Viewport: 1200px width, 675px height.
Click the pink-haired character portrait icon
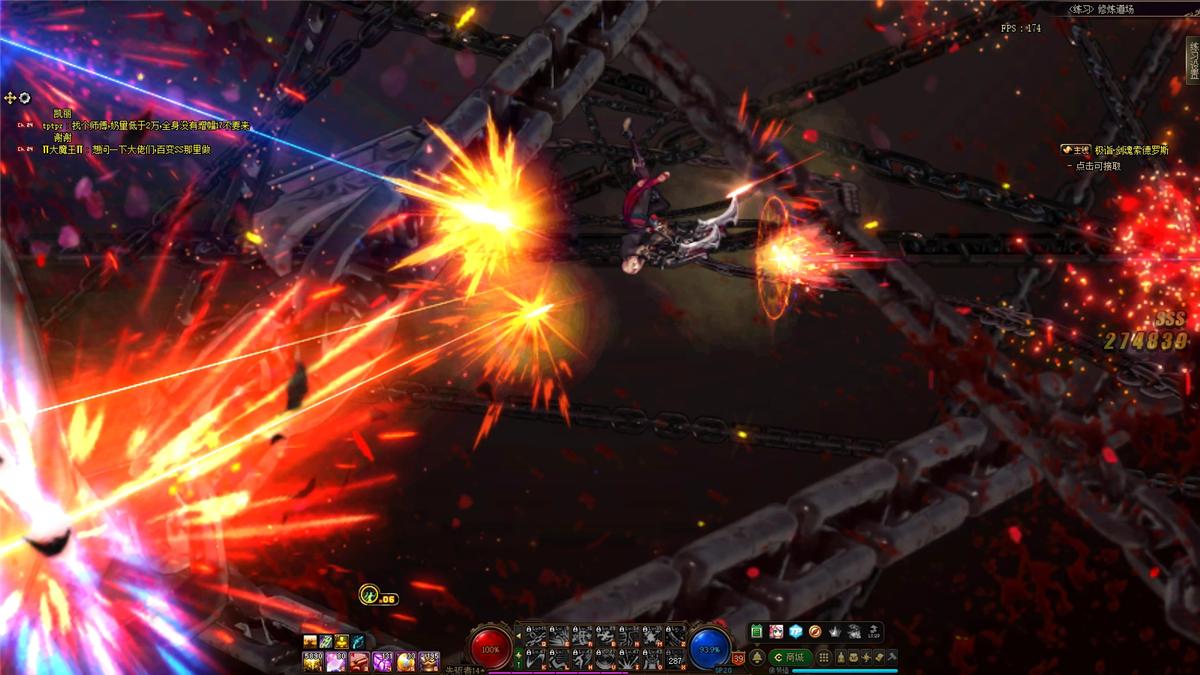[x=776, y=632]
